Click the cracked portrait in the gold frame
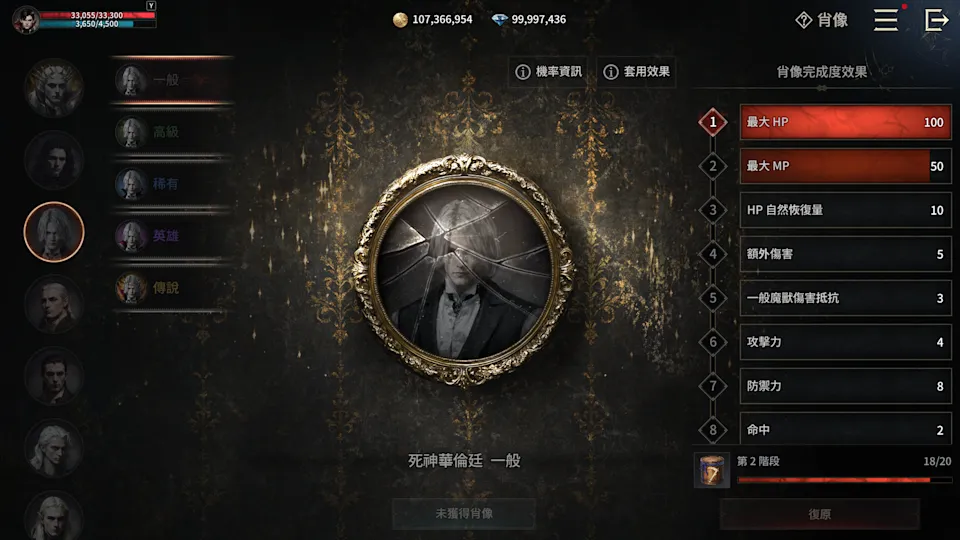This screenshot has width=960, height=540. [463, 270]
